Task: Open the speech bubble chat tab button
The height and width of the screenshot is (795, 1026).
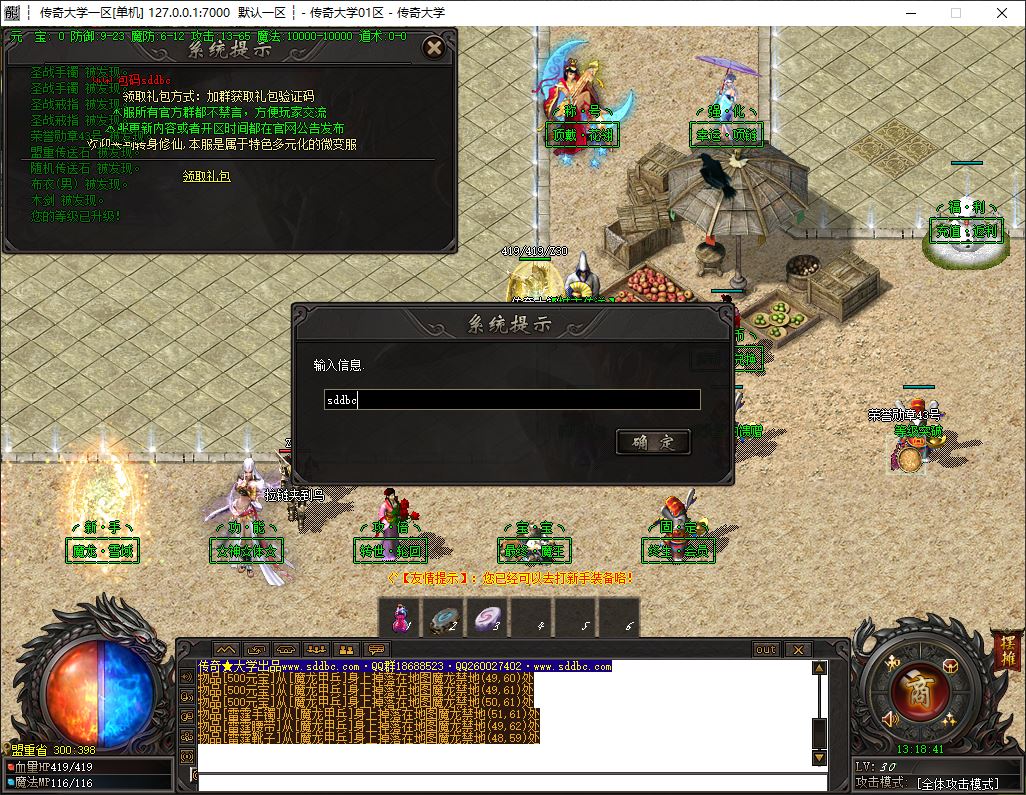Action: click(x=377, y=650)
